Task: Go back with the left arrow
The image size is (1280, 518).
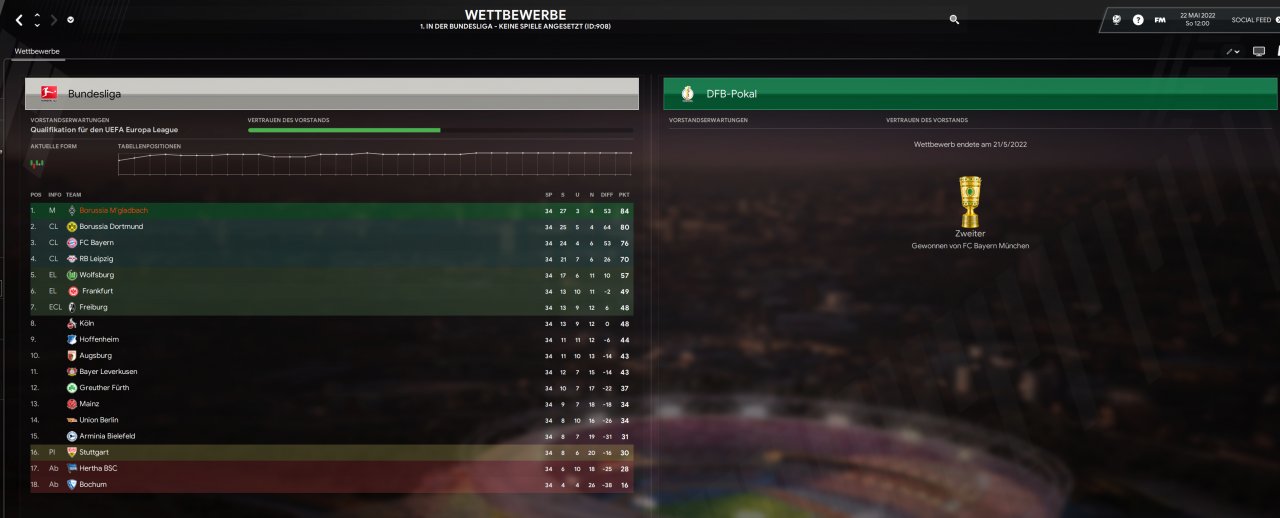Action: [18, 20]
